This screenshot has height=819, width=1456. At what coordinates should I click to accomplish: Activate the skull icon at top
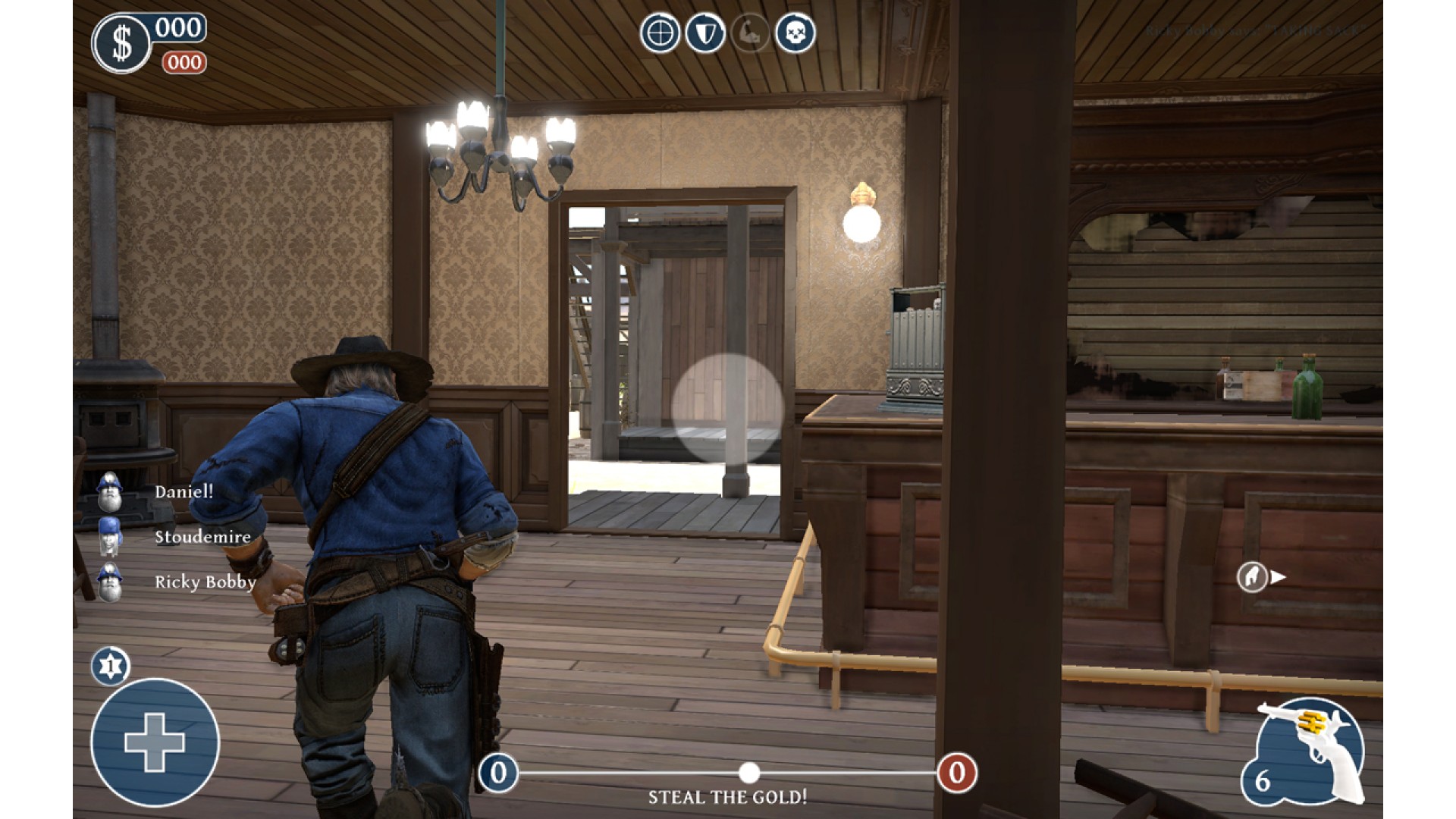(x=795, y=33)
